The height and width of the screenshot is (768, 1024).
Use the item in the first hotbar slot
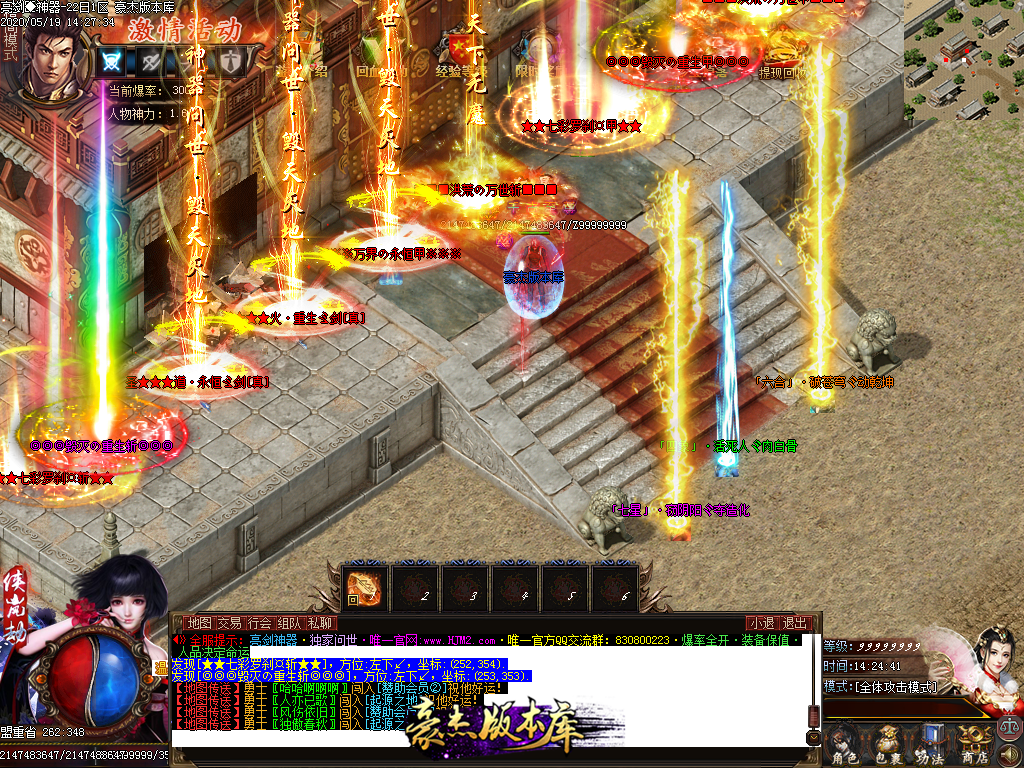tap(364, 586)
